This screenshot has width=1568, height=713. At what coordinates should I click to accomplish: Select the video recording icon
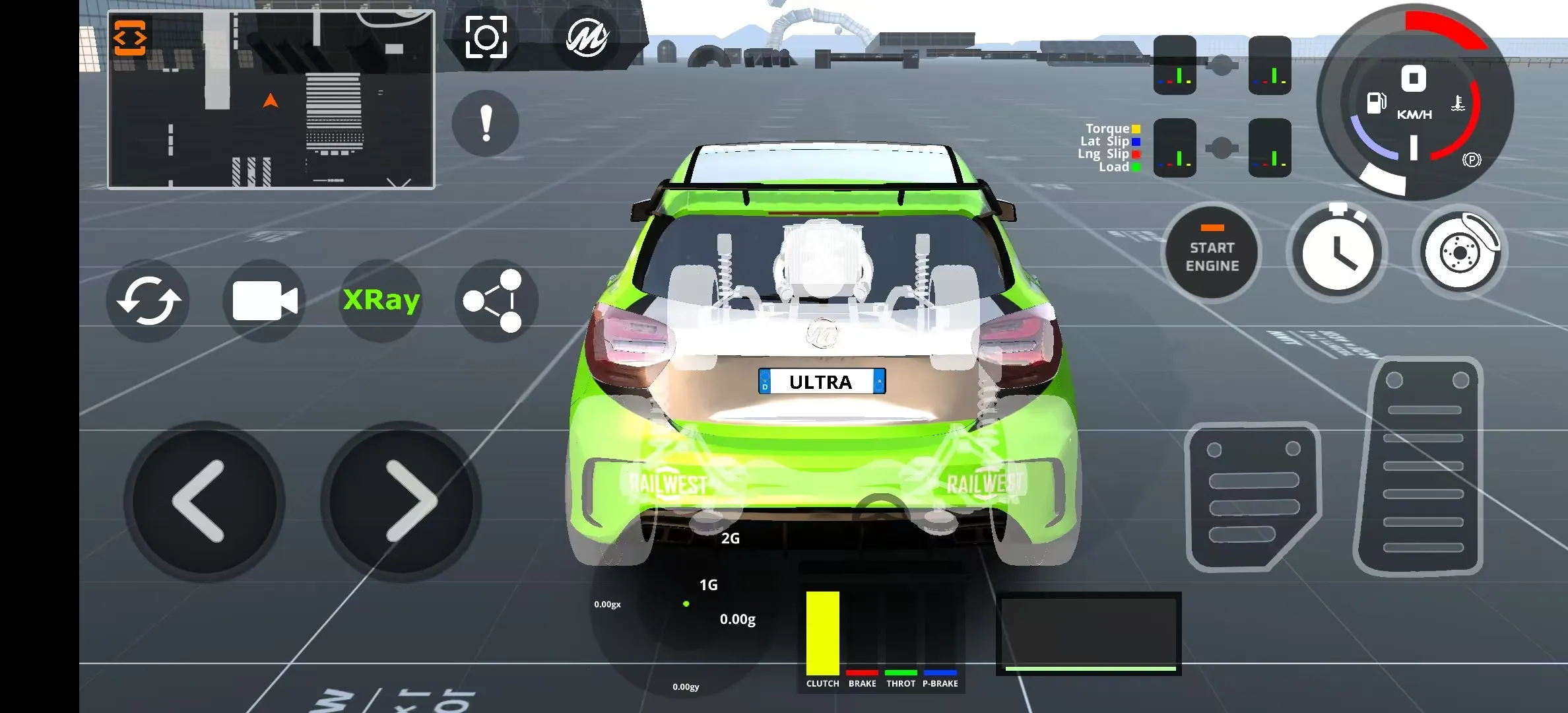point(264,300)
